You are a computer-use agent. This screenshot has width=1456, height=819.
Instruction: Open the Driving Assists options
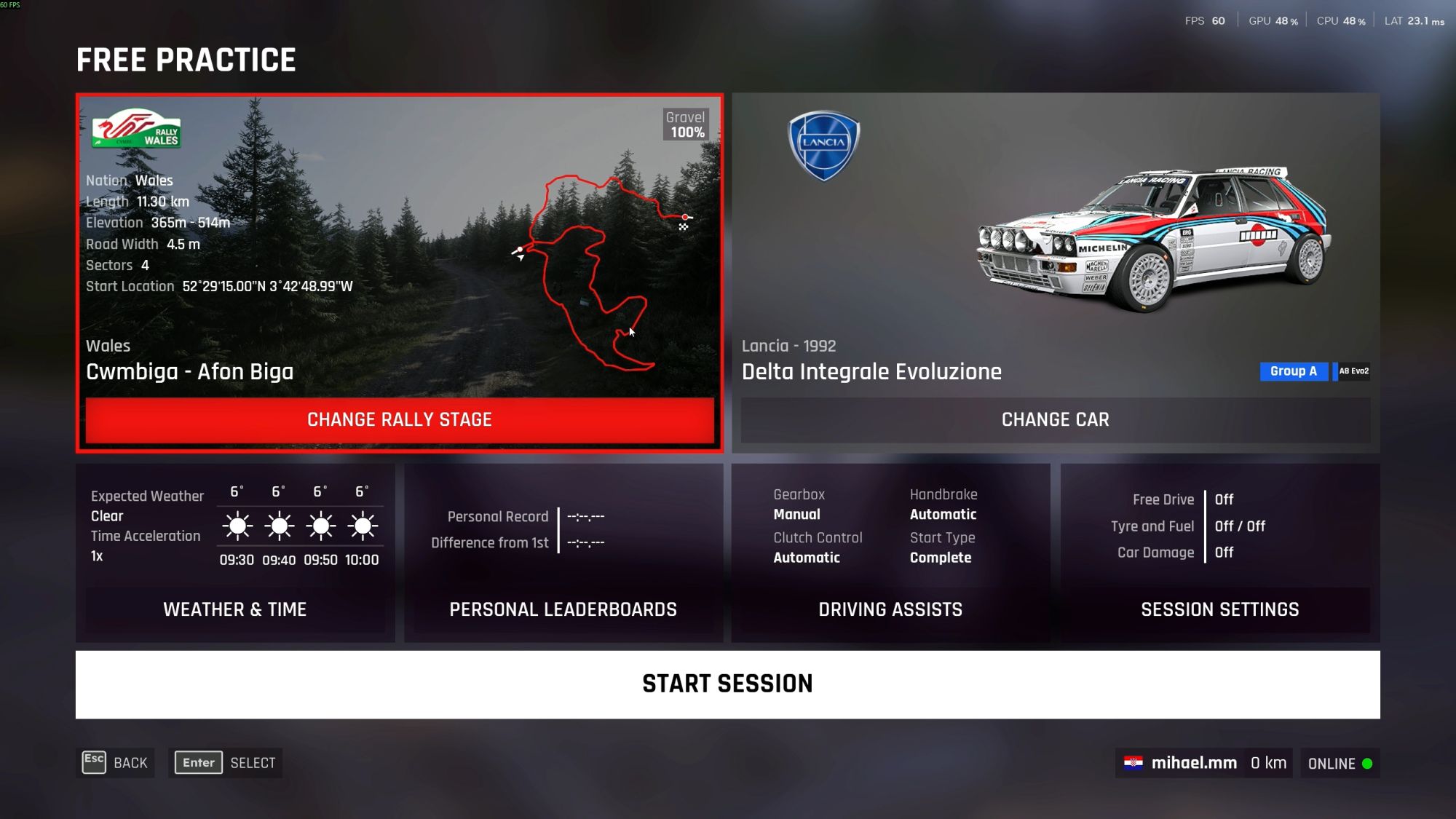point(890,609)
